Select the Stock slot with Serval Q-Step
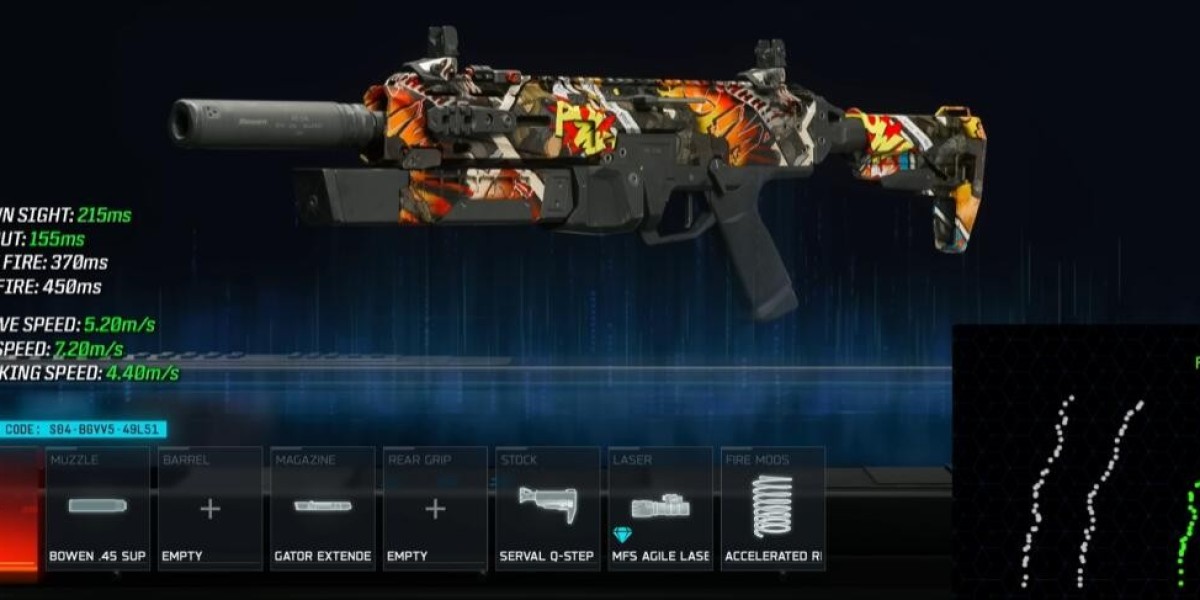Viewport: 1200px width, 600px height. 548,509
